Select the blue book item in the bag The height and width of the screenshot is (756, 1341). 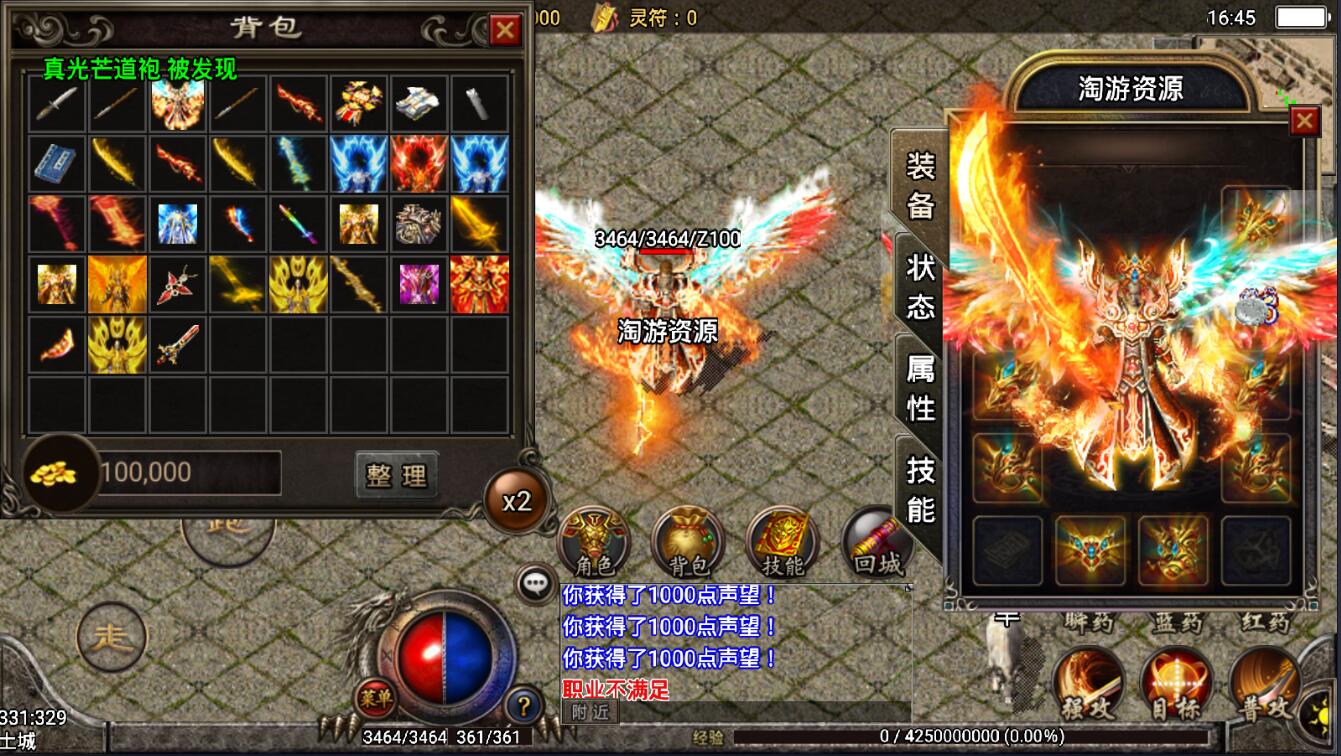(57, 163)
